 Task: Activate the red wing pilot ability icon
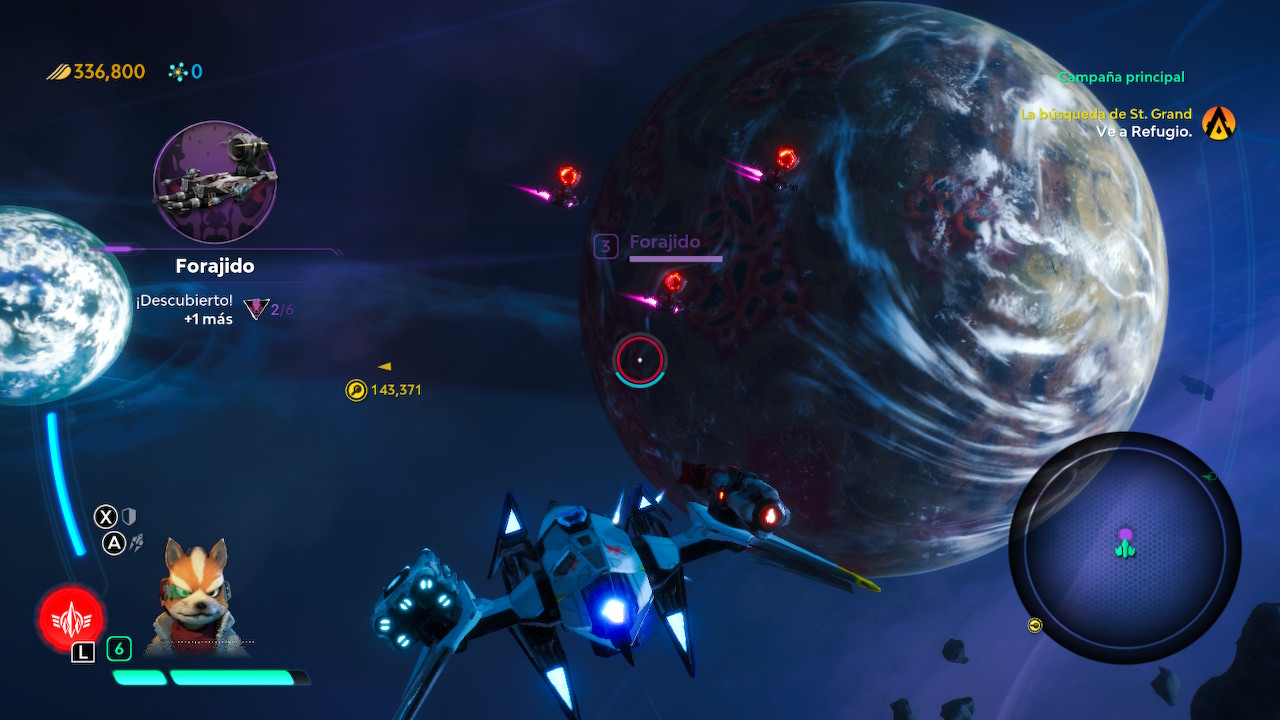(71, 616)
